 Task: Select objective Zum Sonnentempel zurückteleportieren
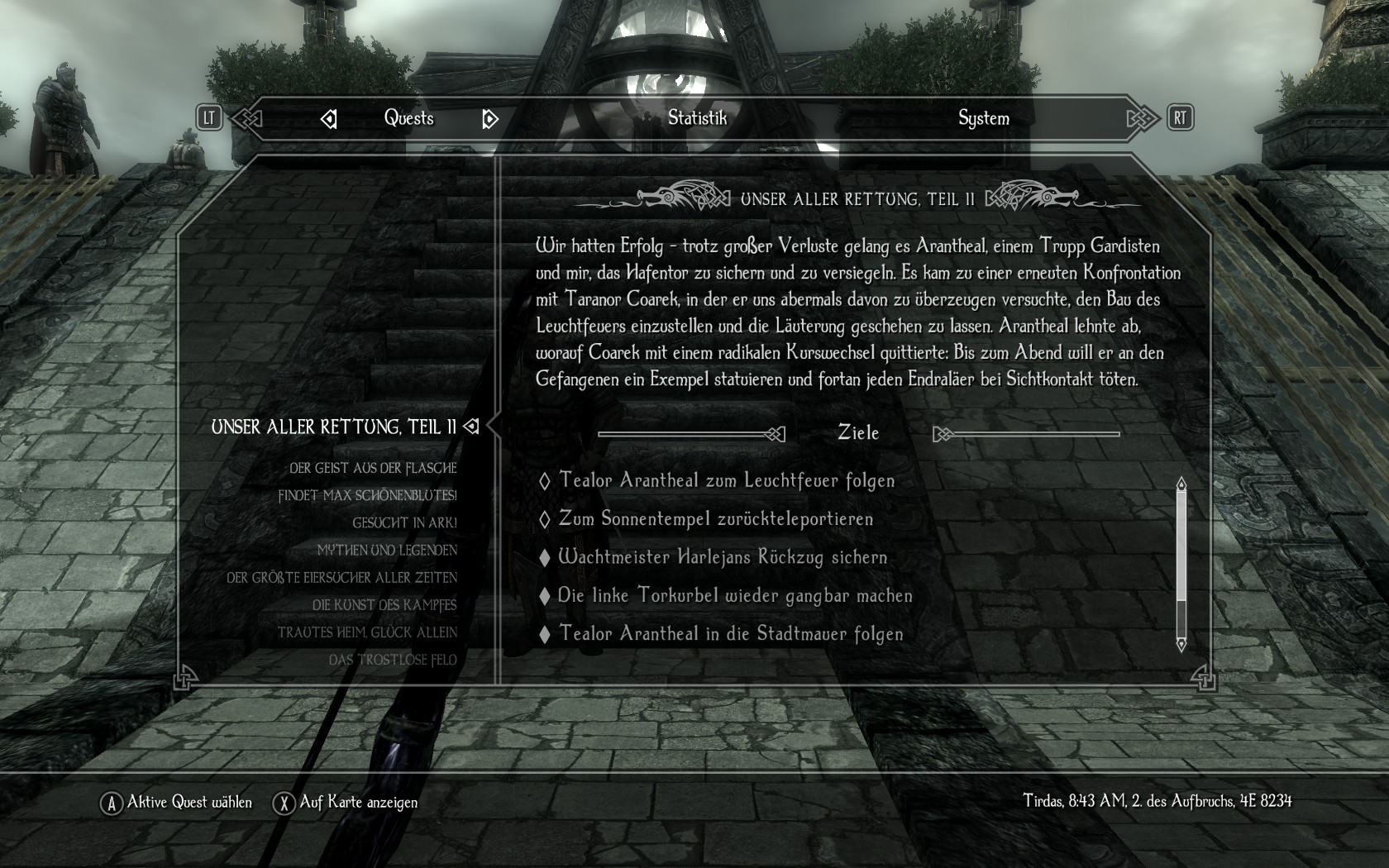click(x=715, y=519)
